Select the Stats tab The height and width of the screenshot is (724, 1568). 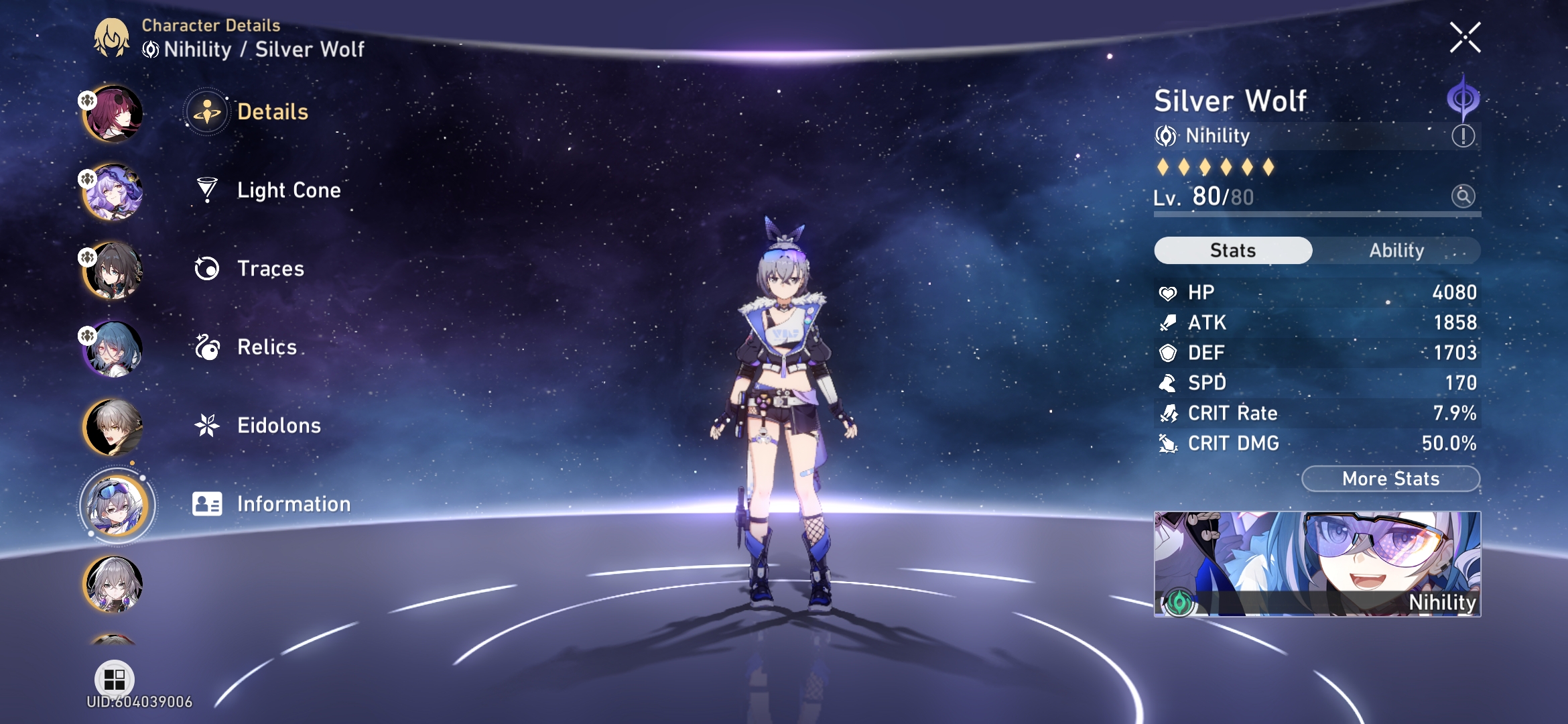click(x=1232, y=250)
